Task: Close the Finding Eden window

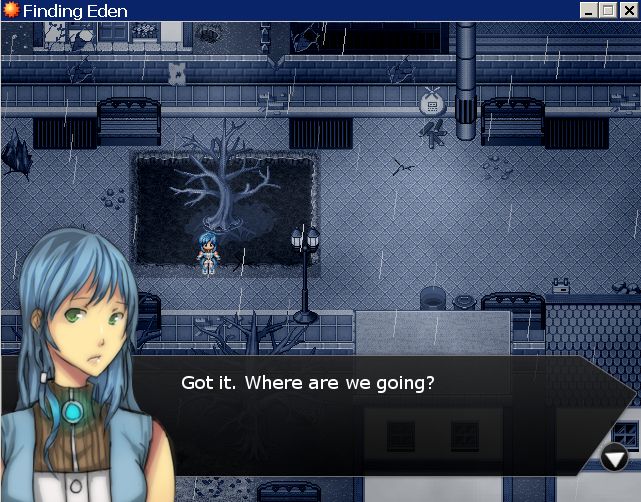Action: (627, 11)
